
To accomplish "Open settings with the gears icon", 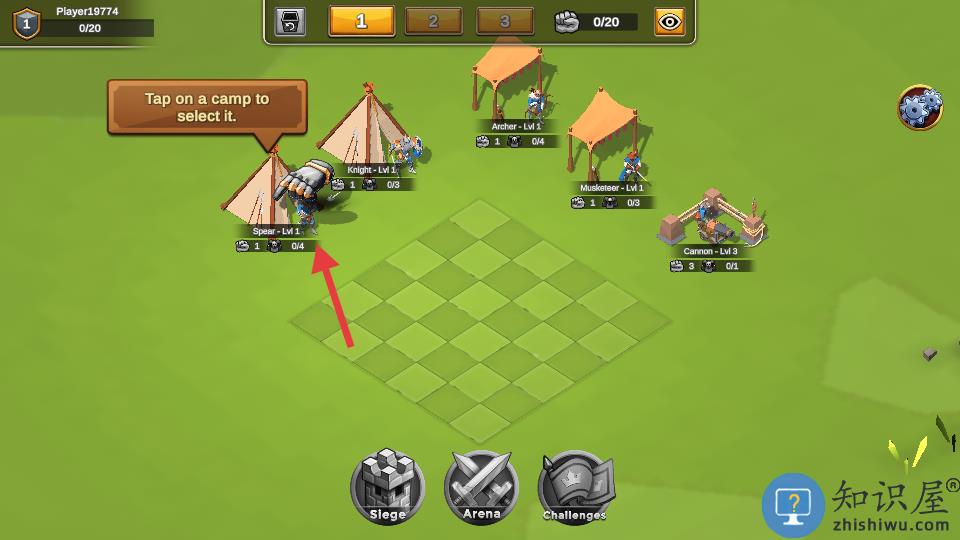I will click(x=920, y=108).
